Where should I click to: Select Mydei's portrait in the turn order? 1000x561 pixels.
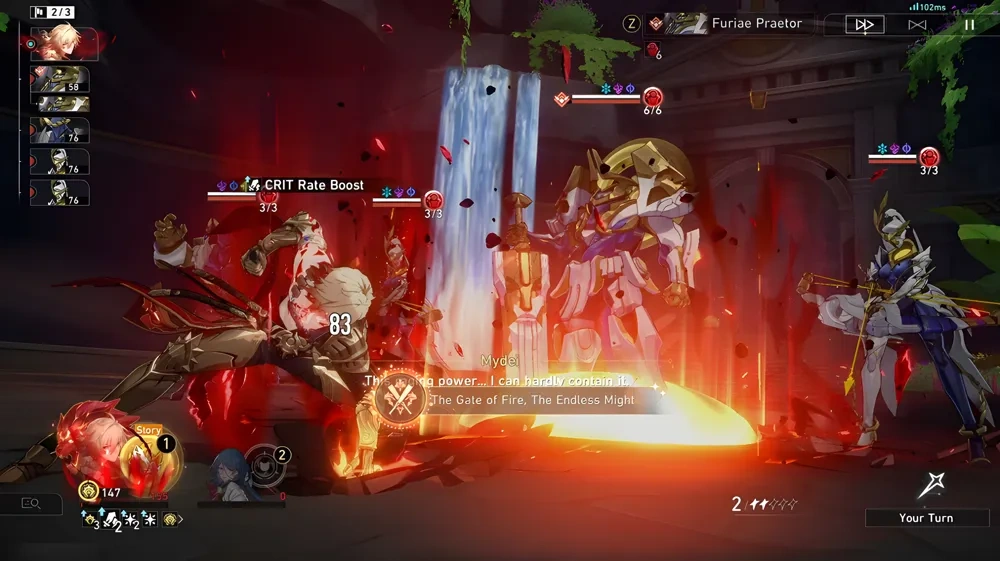point(63,43)
